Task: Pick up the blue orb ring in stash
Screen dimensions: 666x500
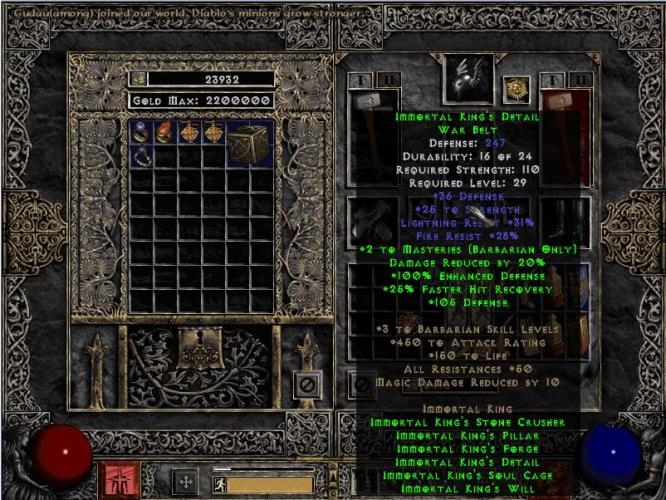Action: (140, 132)
